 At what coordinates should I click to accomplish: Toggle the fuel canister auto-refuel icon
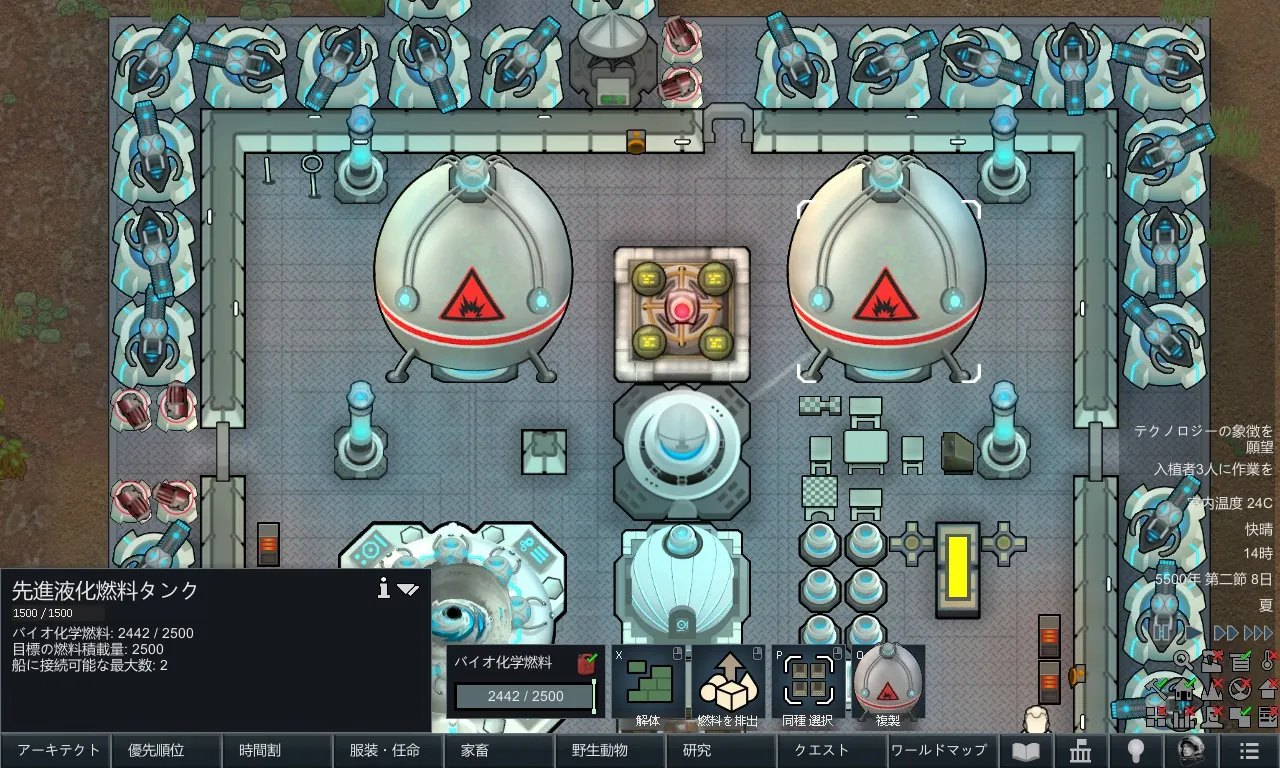587,662
